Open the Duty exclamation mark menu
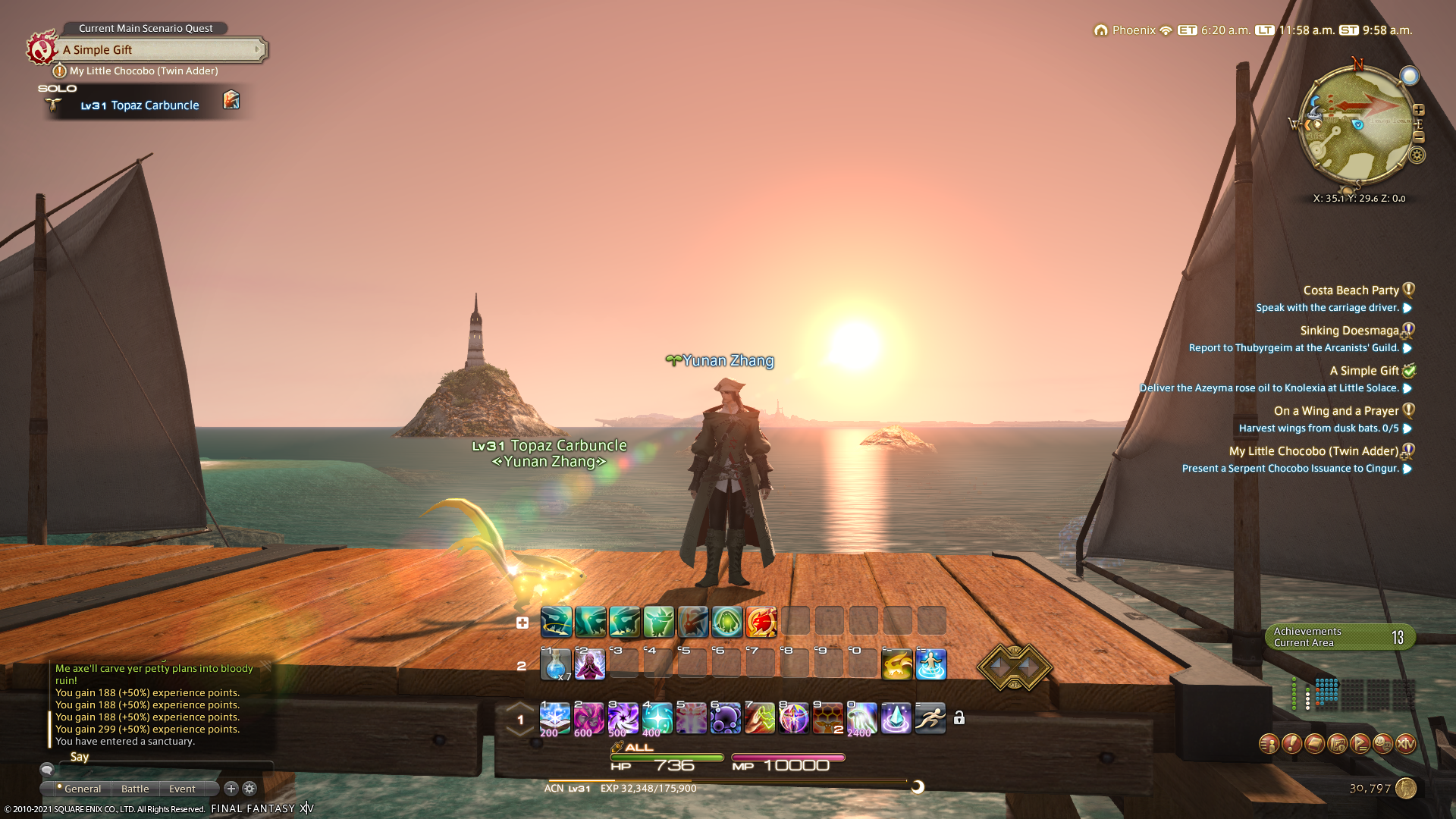The image size is (1456, 819). click(x=1291, y=744)
